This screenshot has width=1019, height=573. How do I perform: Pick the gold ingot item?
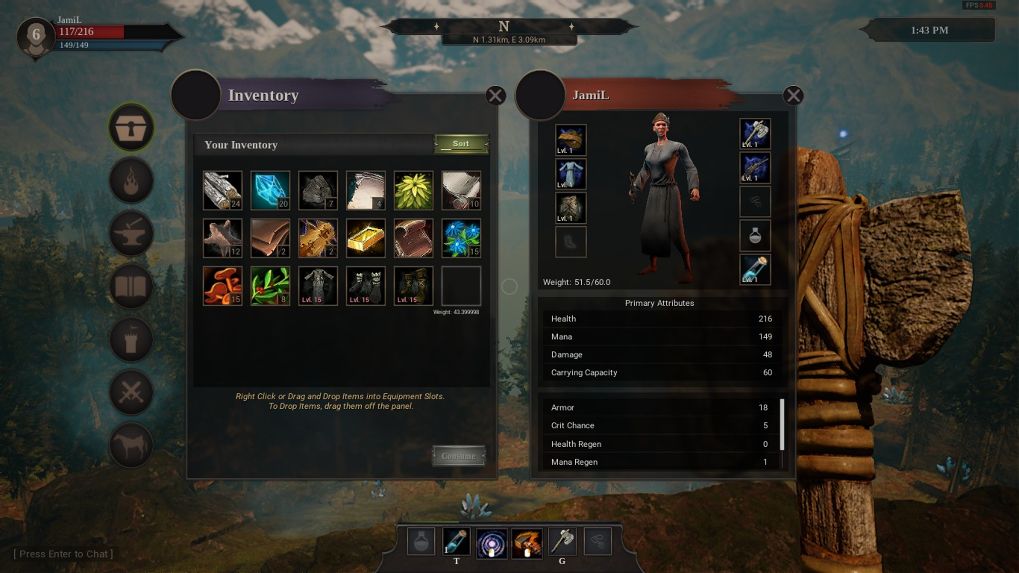click(366, 238)
